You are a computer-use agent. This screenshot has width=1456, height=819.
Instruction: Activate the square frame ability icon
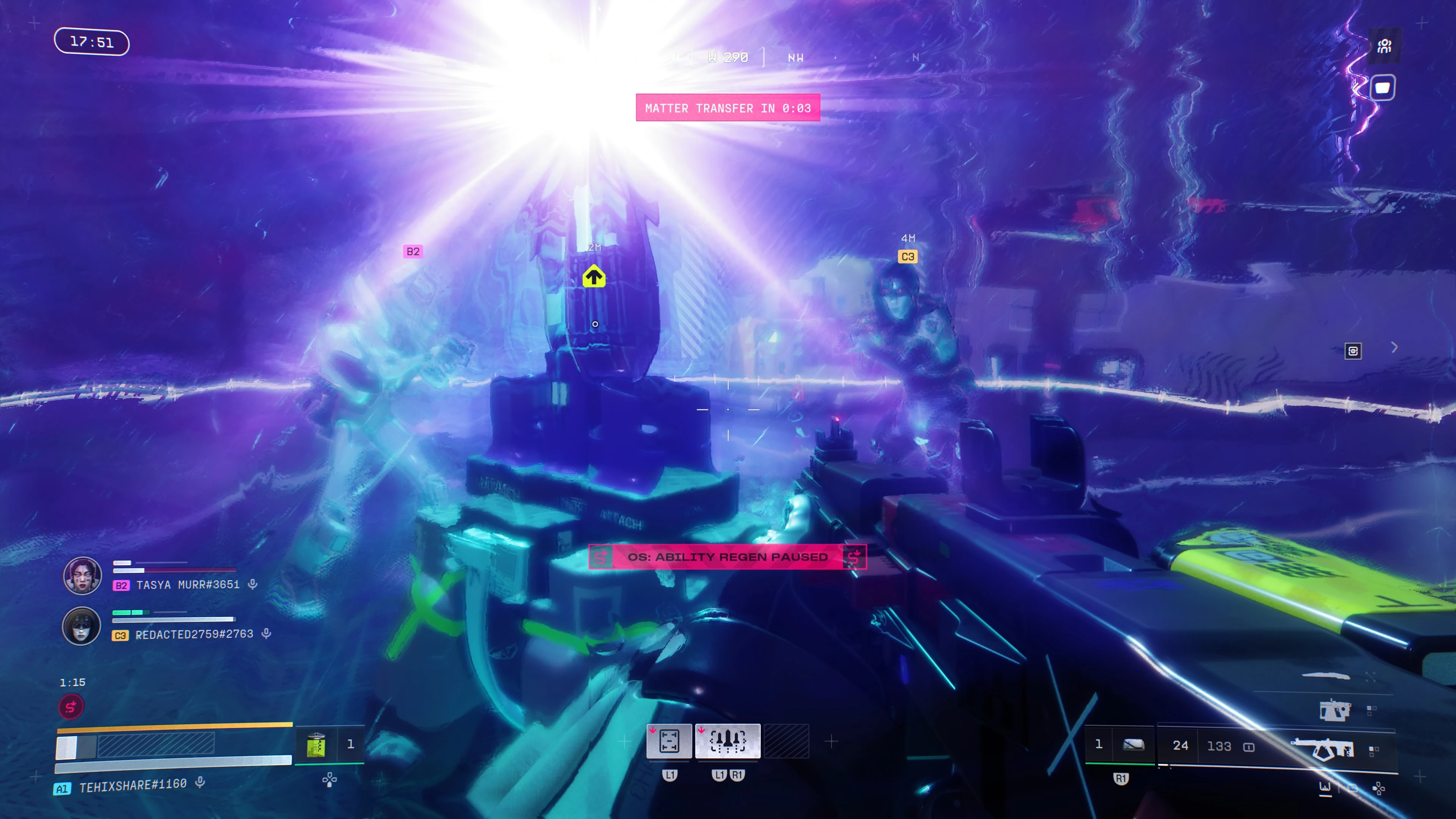[669, 741]
